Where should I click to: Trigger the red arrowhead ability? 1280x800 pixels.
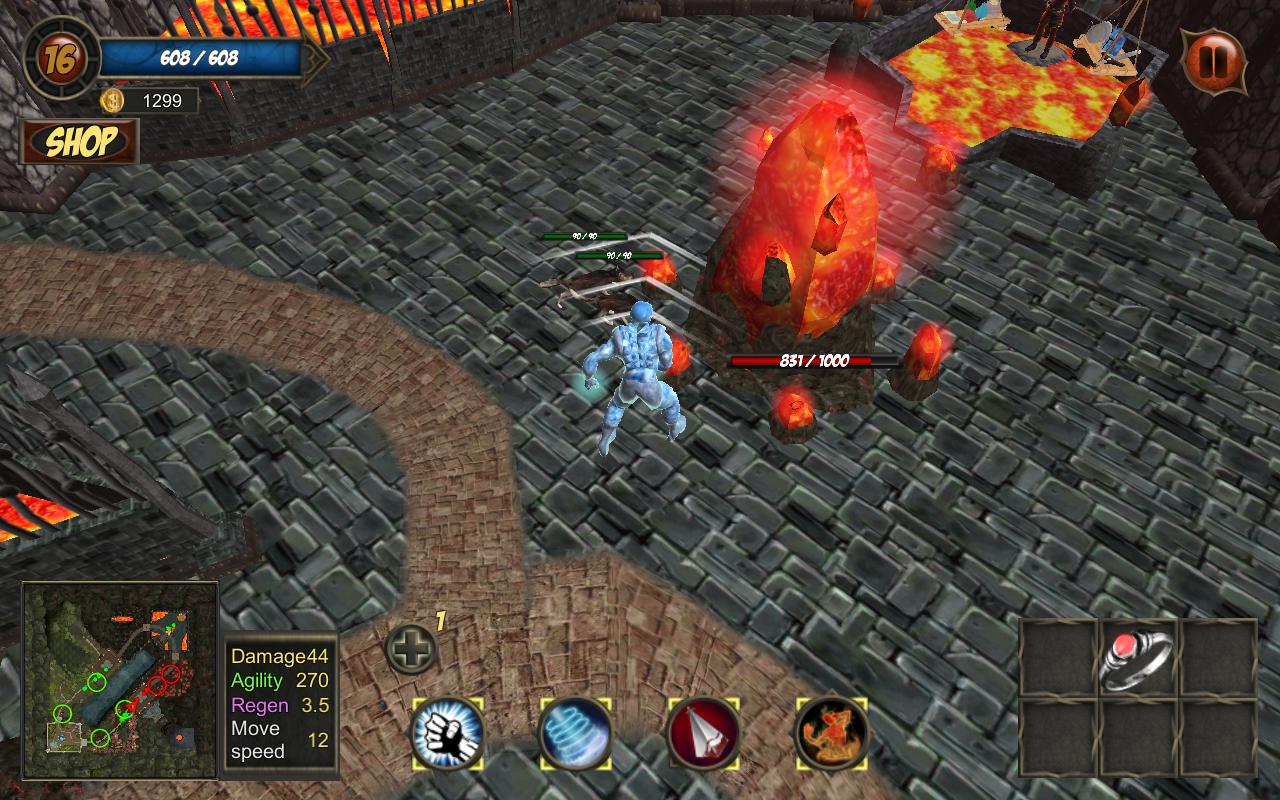[704, 733]
